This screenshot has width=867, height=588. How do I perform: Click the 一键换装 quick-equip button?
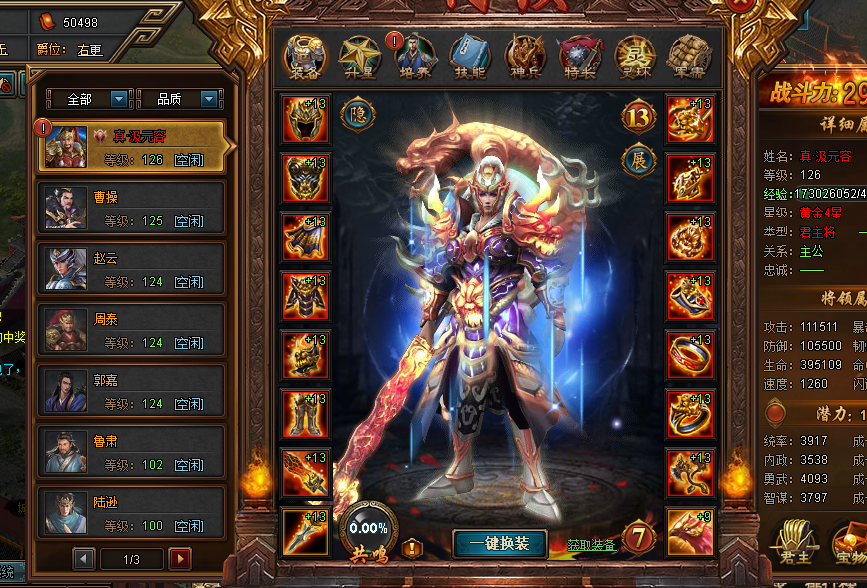[499, 543]
